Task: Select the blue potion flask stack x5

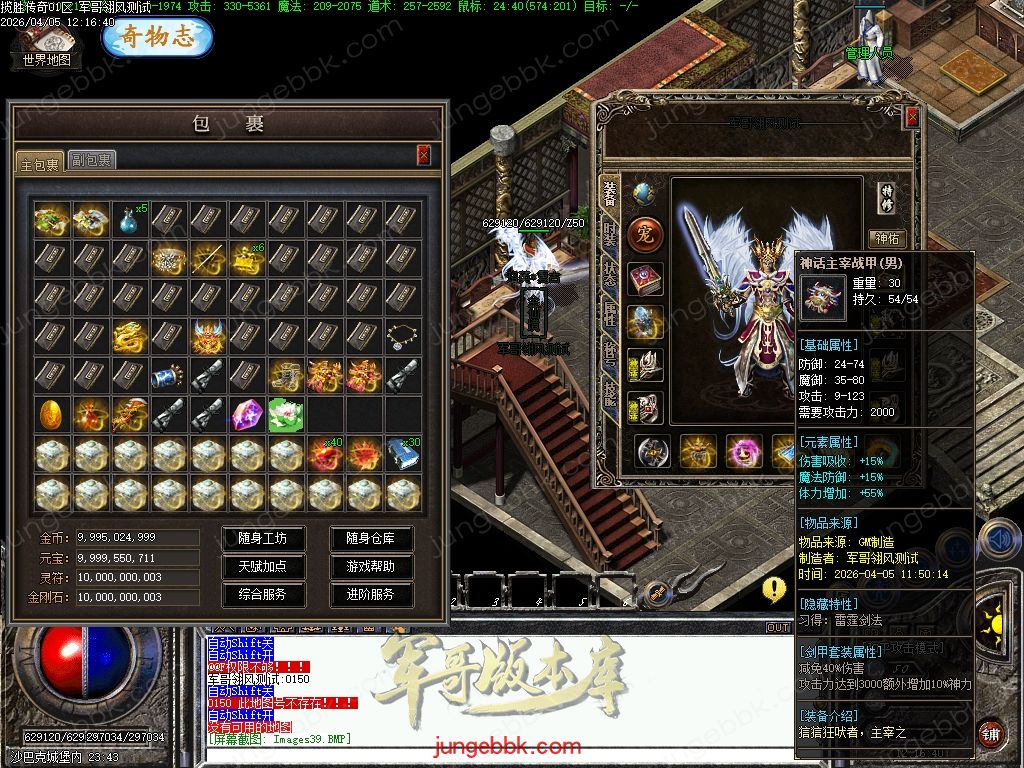Action: pos(129,219)
